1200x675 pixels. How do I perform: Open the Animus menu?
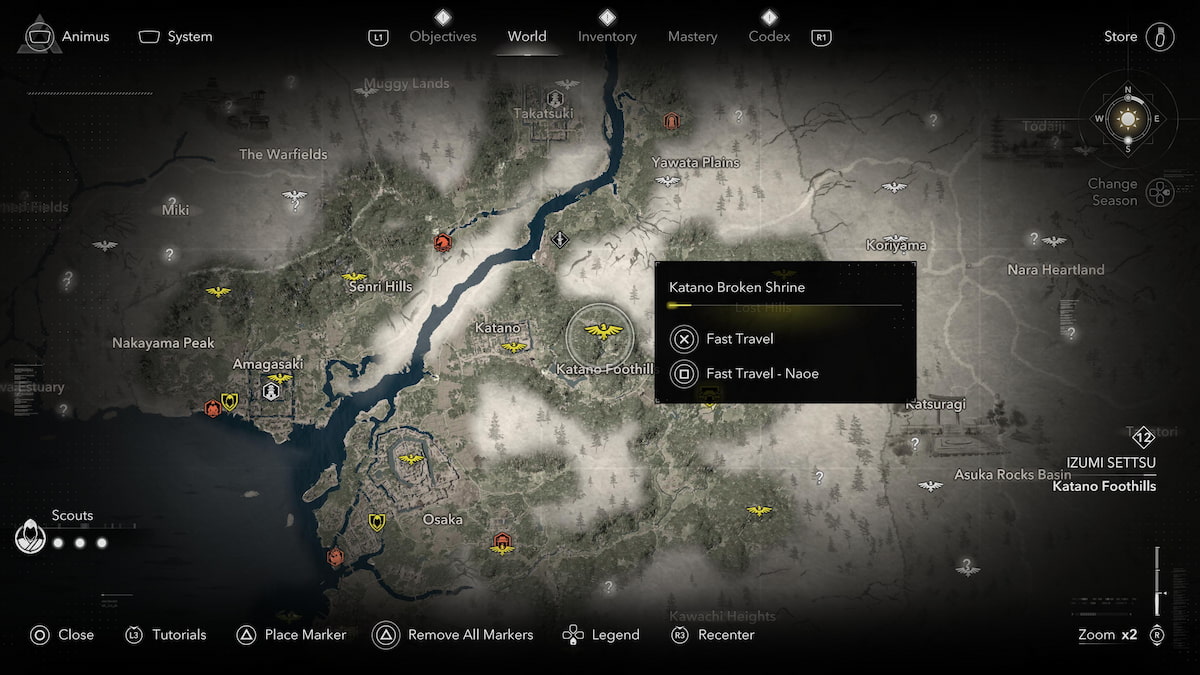click(66, 37)
